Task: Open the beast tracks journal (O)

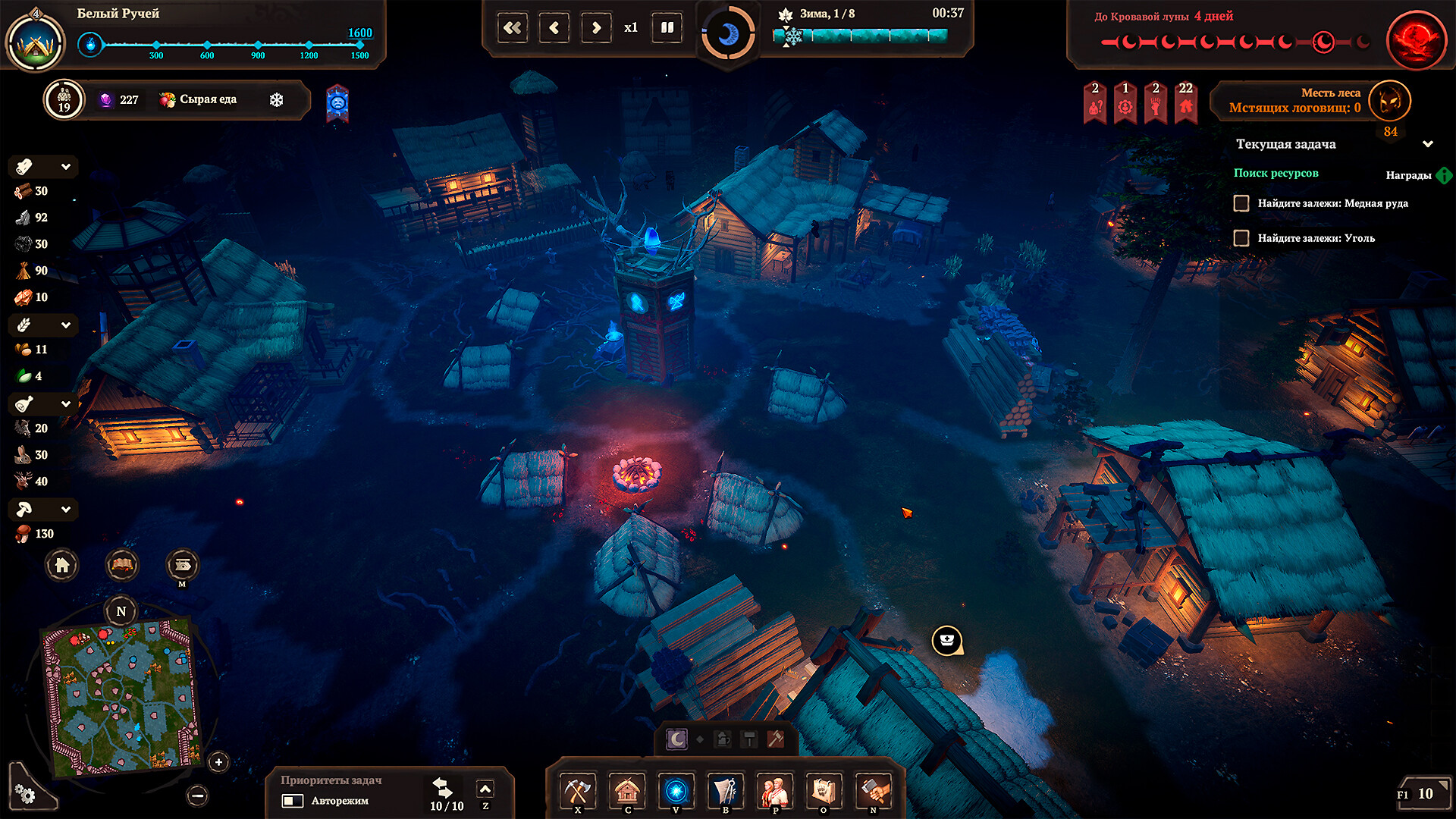Action: (824, 791)
